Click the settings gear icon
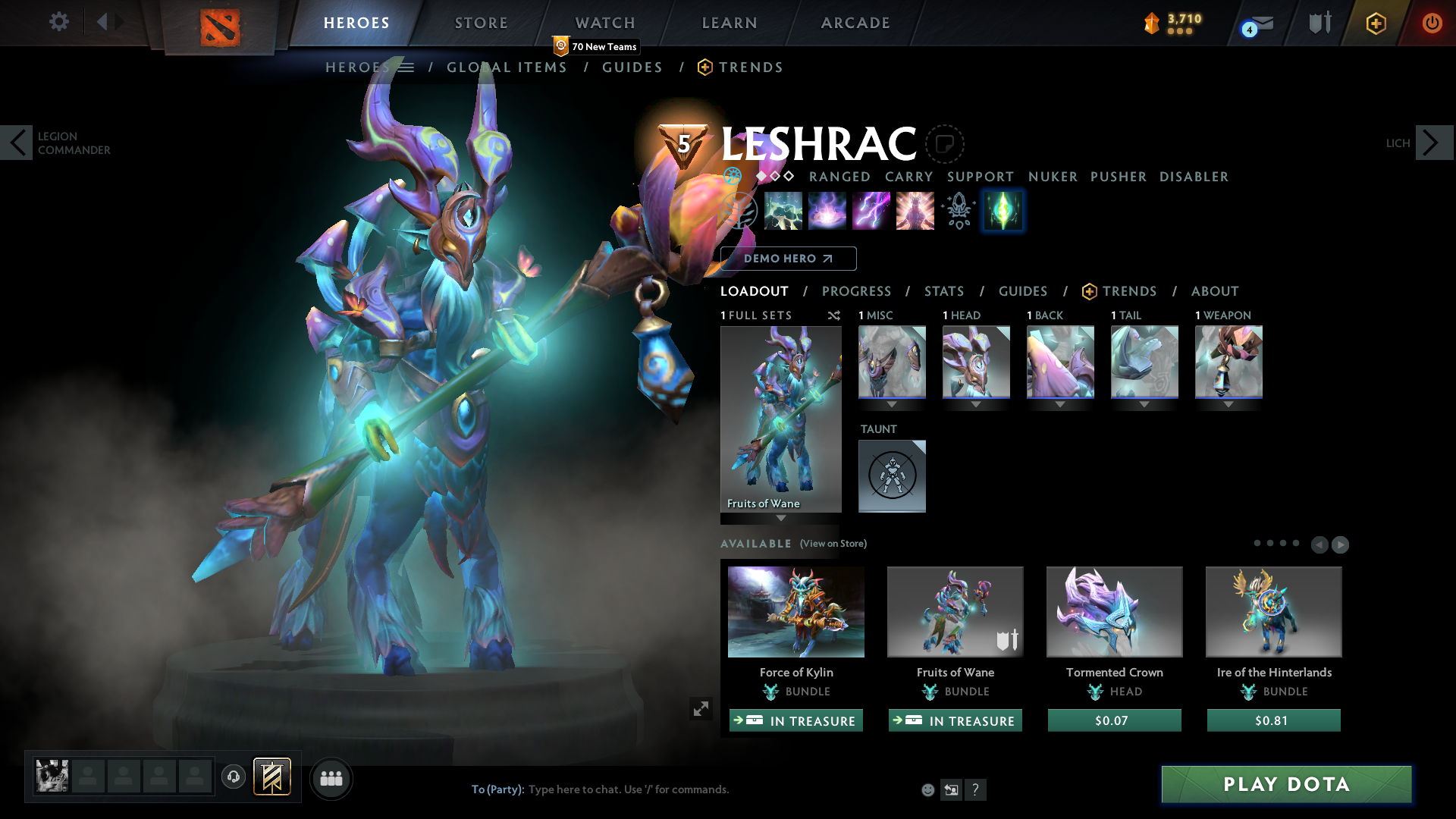The image size is (1456, 819). (x=58, y=22)
